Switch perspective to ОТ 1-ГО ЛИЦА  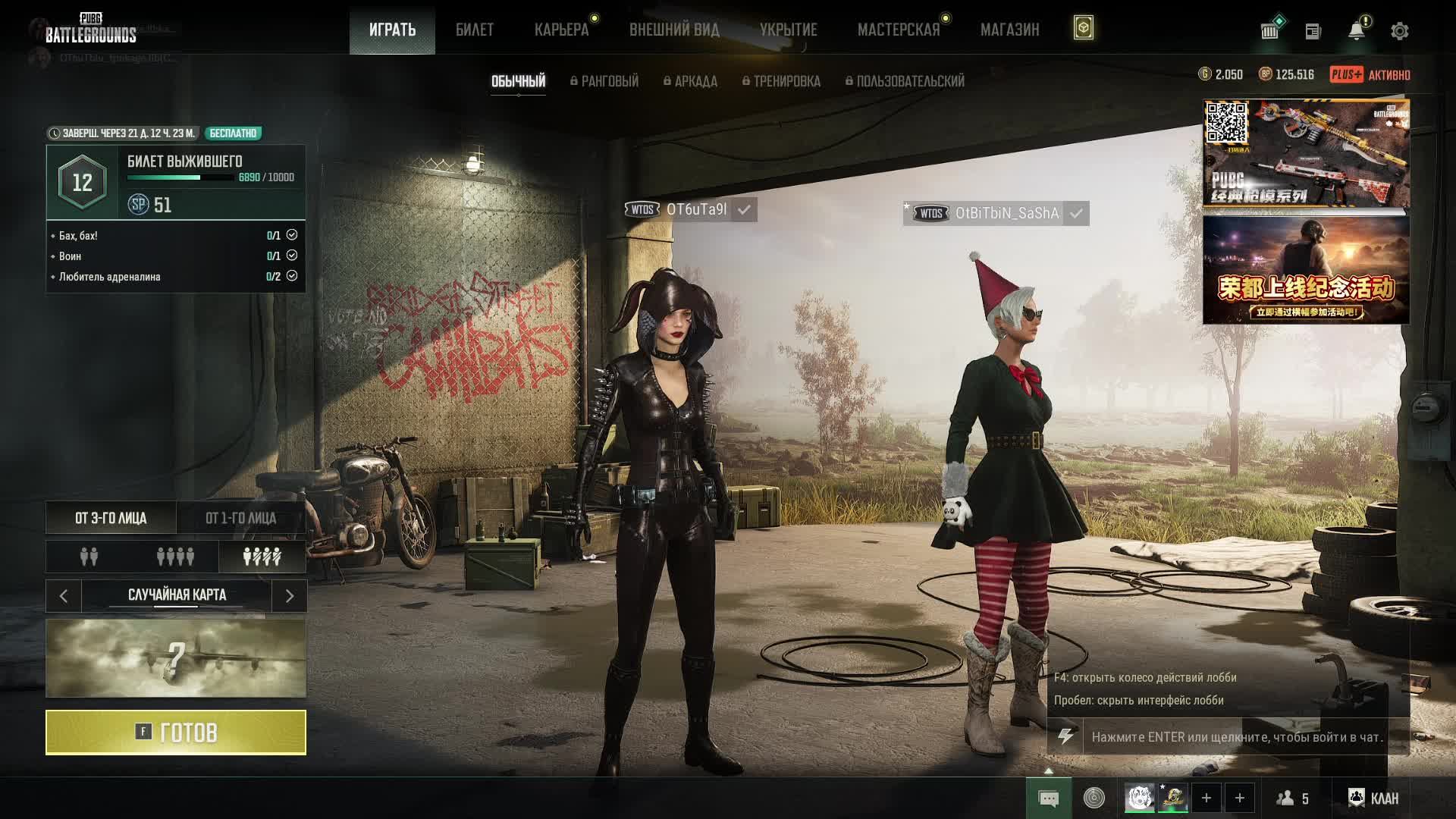[x=240, y=519]
